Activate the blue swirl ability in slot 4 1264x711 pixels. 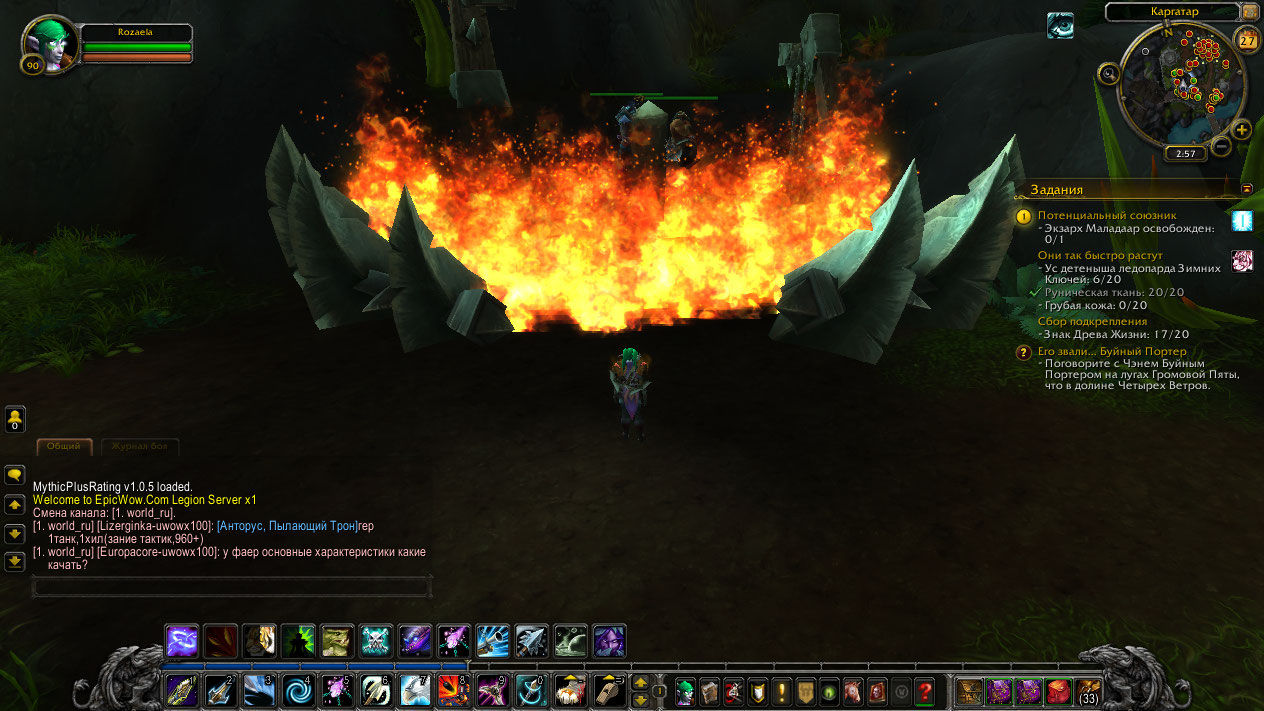[298, 690]
